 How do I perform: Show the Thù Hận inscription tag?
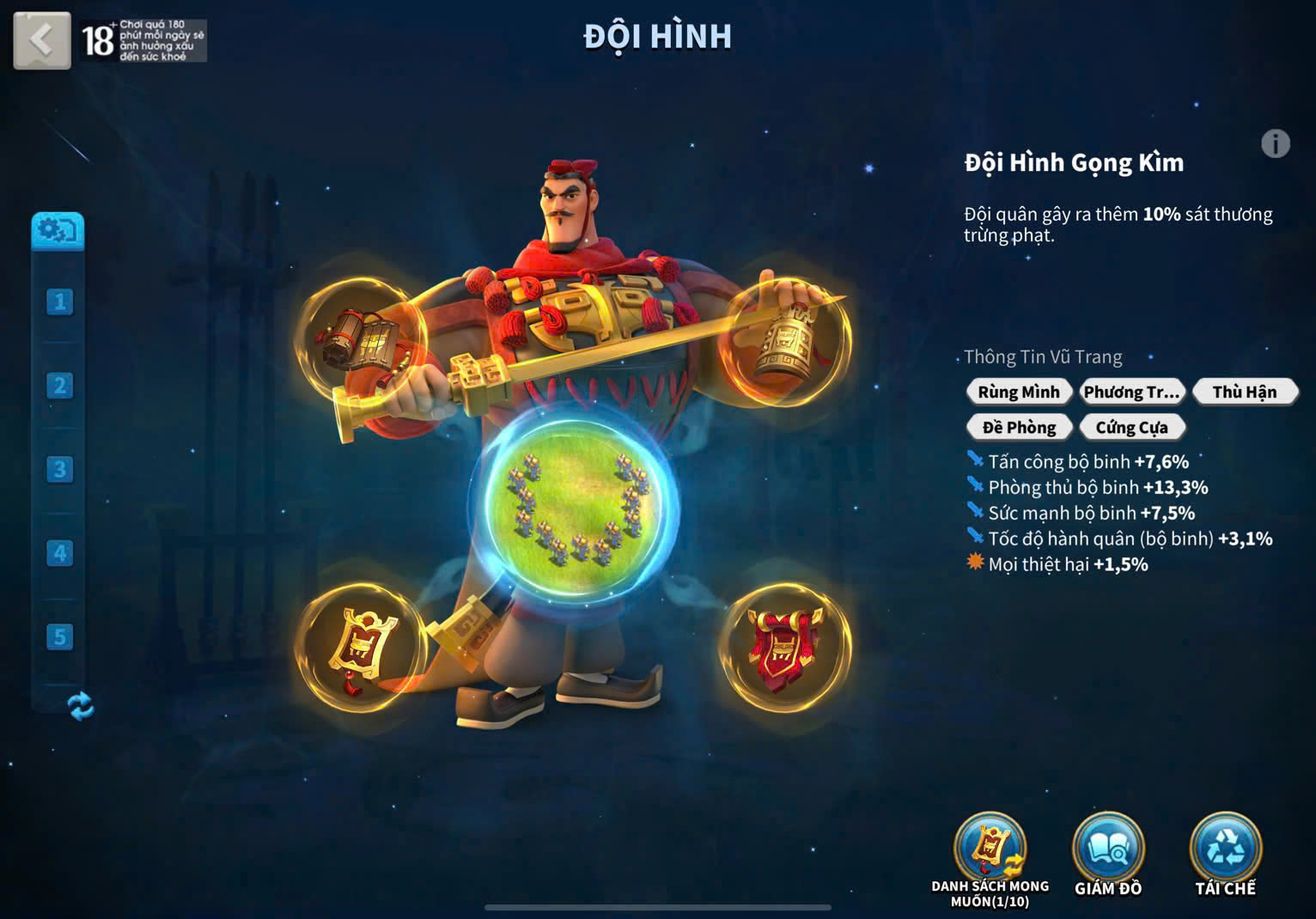coord(1244,393)
